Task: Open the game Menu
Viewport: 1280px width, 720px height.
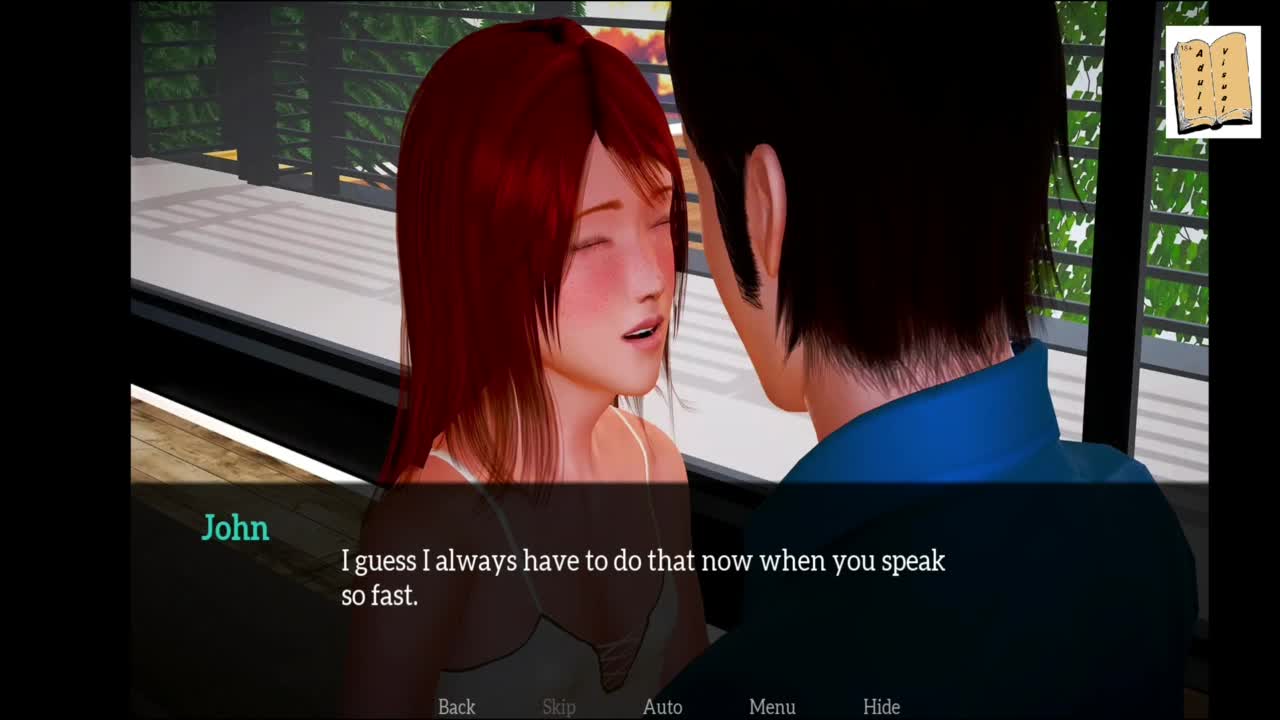Action: (x=772, y=707)
